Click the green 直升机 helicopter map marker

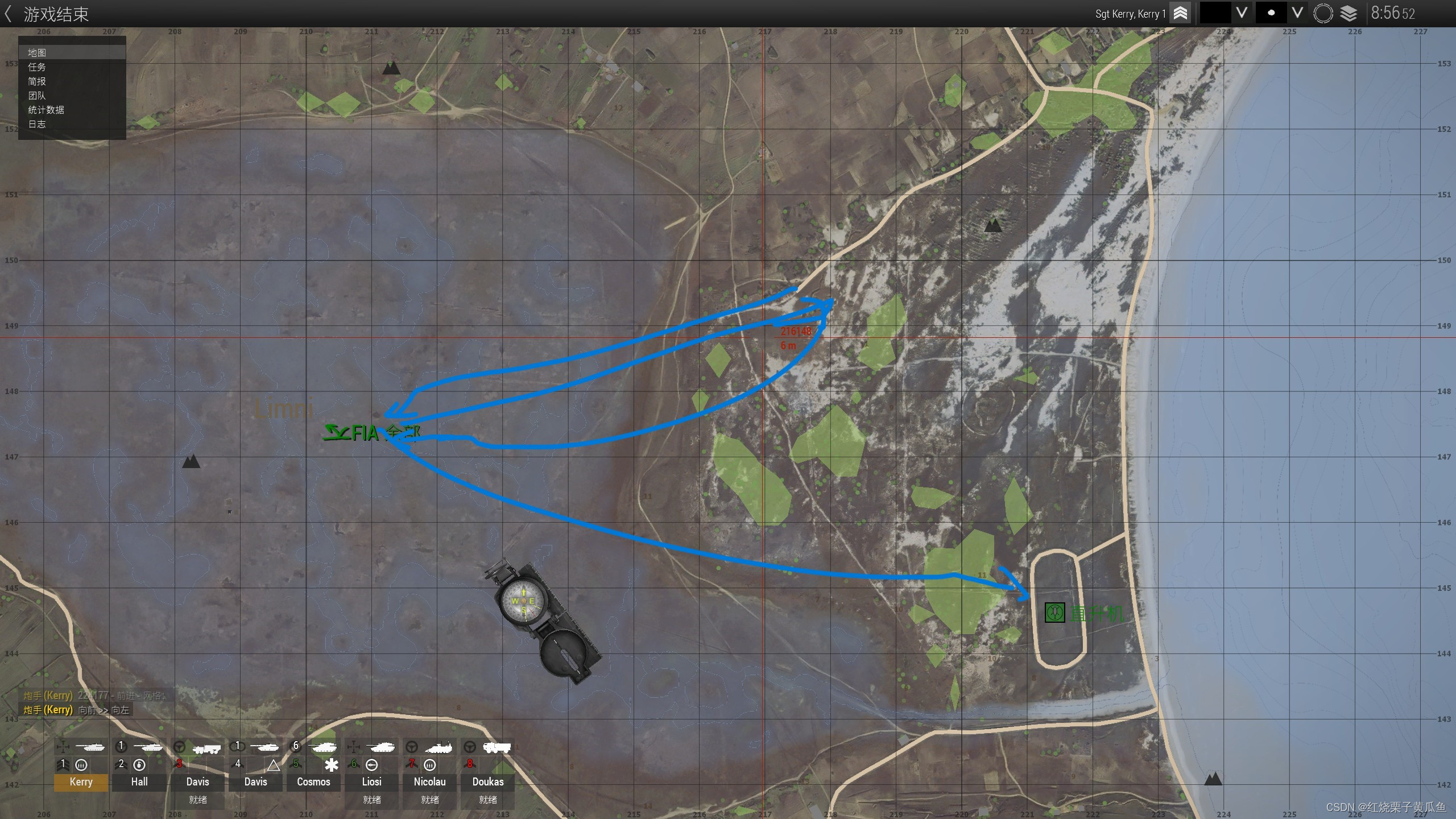[x=1055, y=613]
